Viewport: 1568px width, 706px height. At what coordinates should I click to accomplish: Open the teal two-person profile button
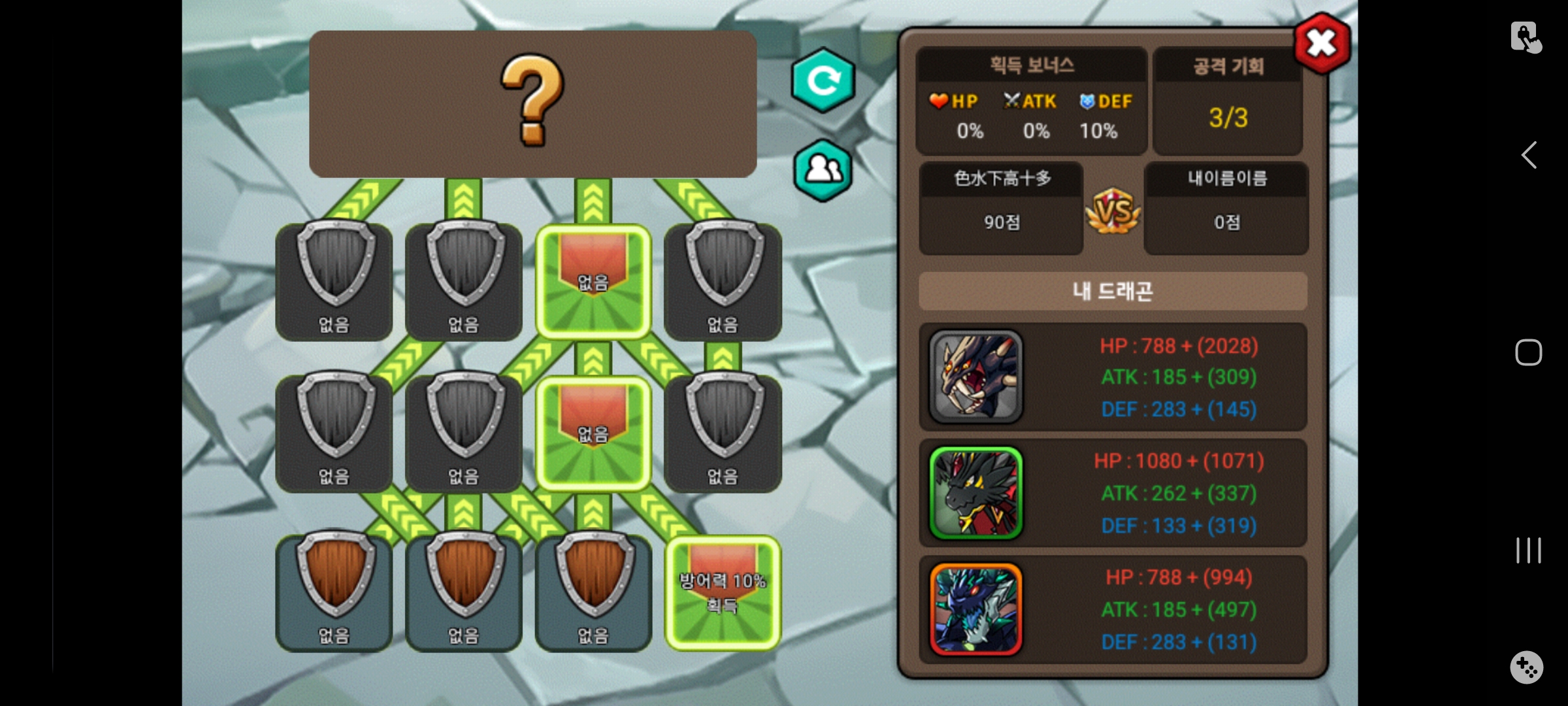tap(823, 170)
